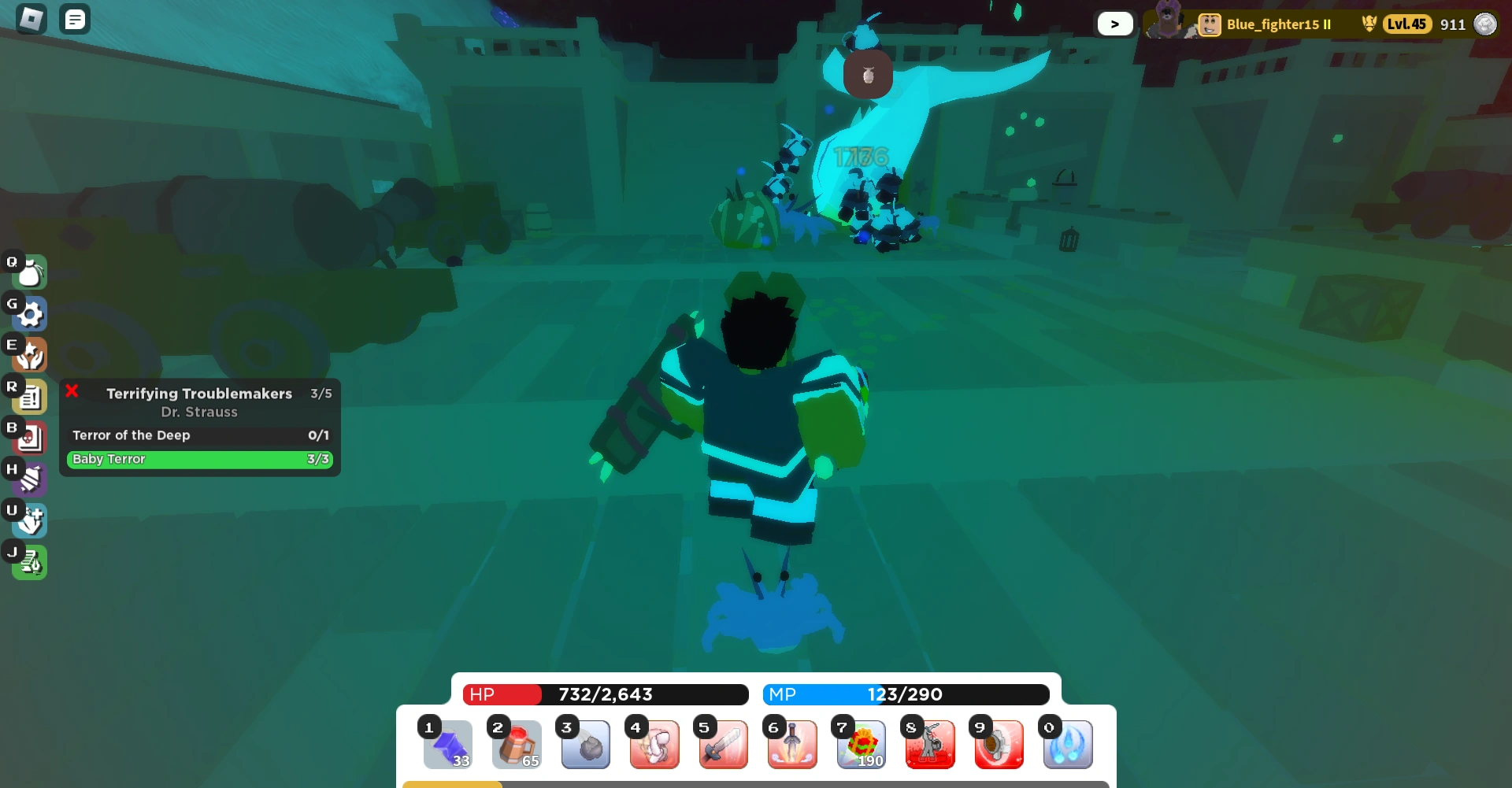The width and height of the screenshot is (1512, 788).
Task: Open the skull bestiary book (B icon)
Action: click(28, 438)
